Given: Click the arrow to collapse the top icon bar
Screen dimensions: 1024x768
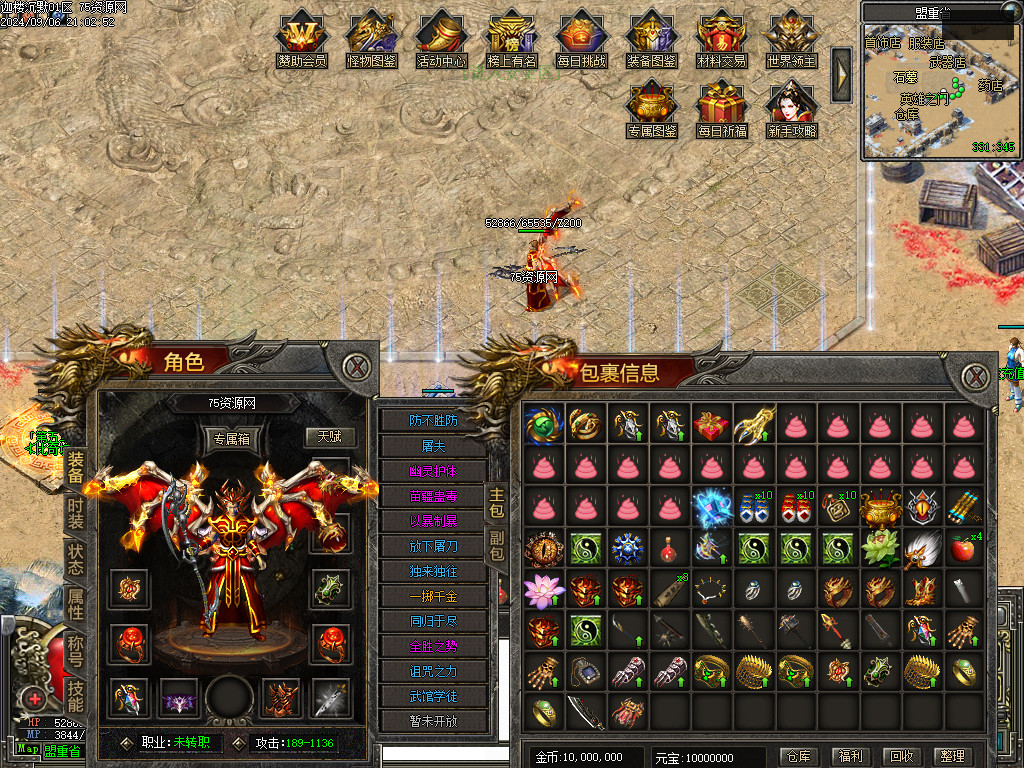Looking at the screenshot, I should pyautogui.click(x=842, y=73).
